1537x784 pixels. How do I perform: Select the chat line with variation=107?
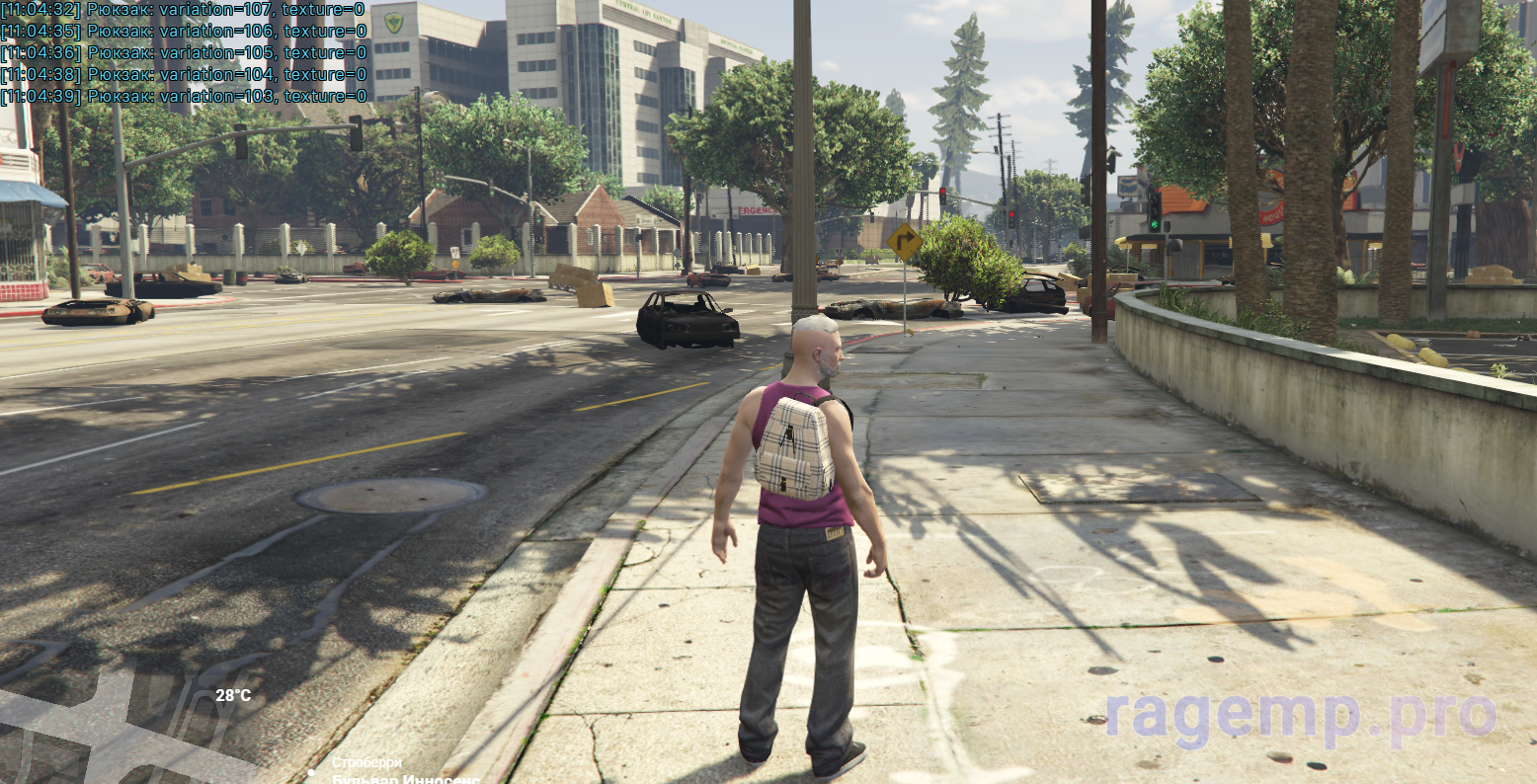click(x=184, y=10)
